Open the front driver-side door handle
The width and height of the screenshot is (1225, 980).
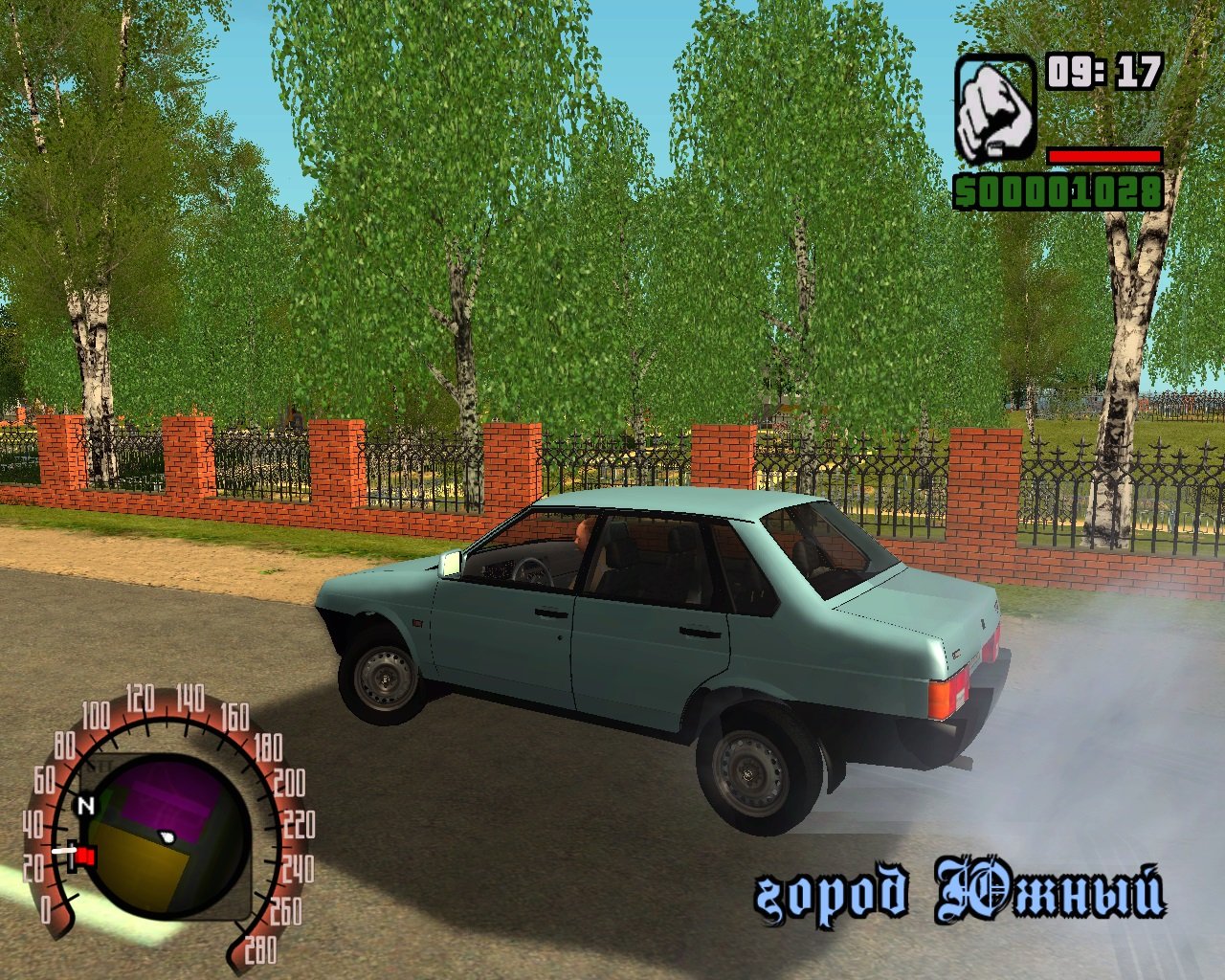550,612
